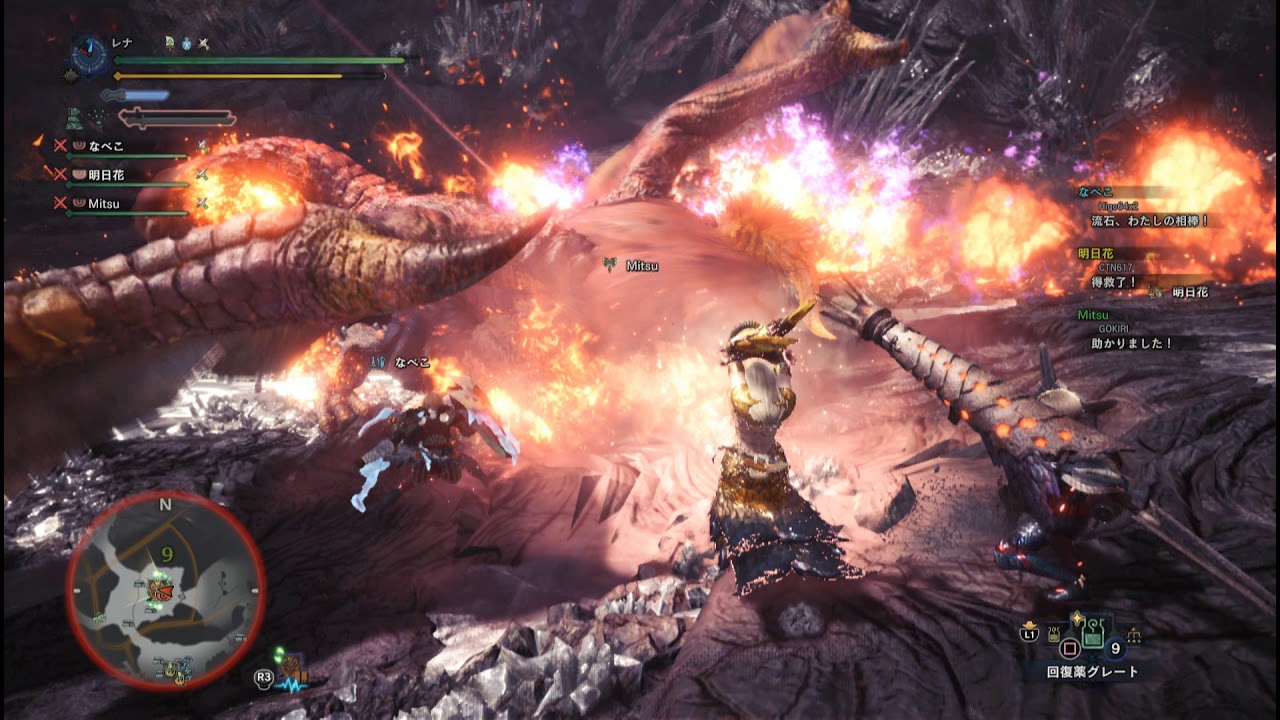
Task: Click the first status buff icon beside レナ
Action: [171, 44]
